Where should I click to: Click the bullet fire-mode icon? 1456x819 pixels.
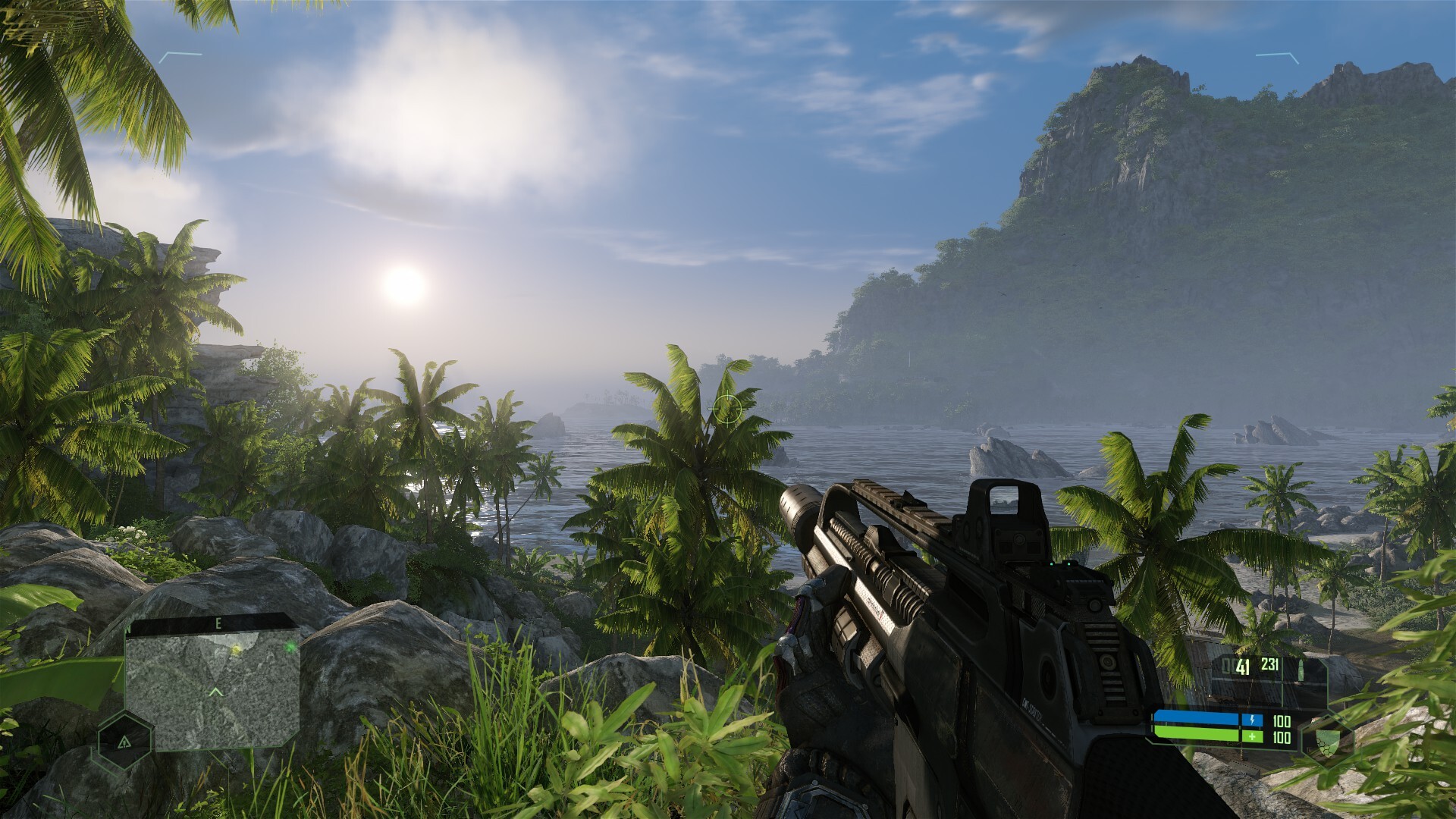point(1301,670)
